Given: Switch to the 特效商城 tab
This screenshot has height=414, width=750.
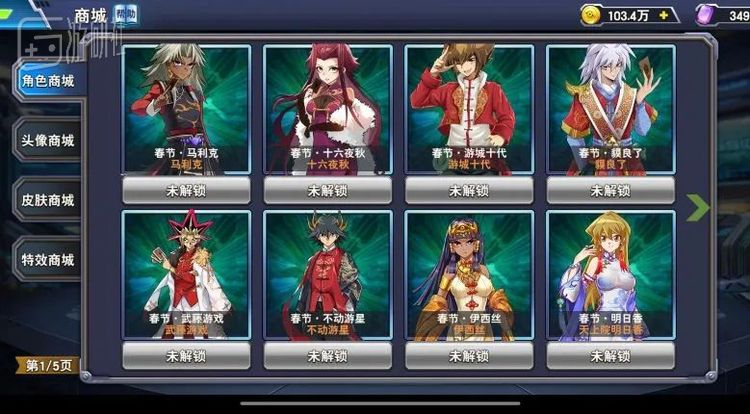Looking at the screenshot, I should 48,260.
